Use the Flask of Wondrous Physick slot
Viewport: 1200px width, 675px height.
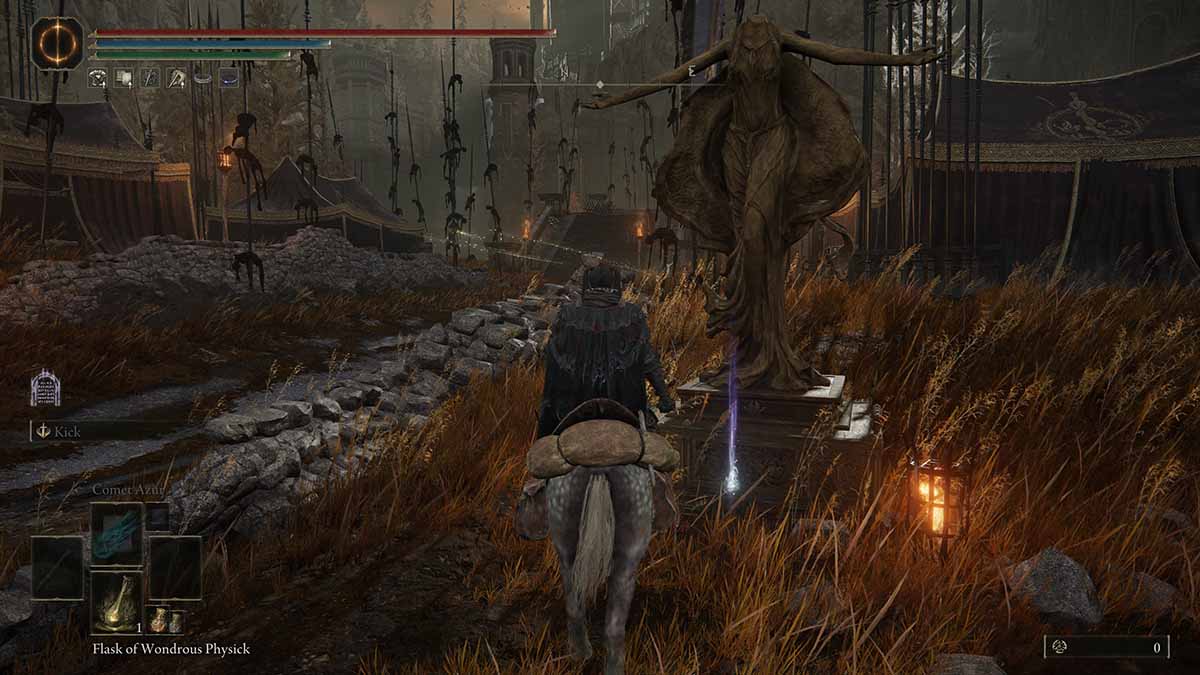pos(117,603)
